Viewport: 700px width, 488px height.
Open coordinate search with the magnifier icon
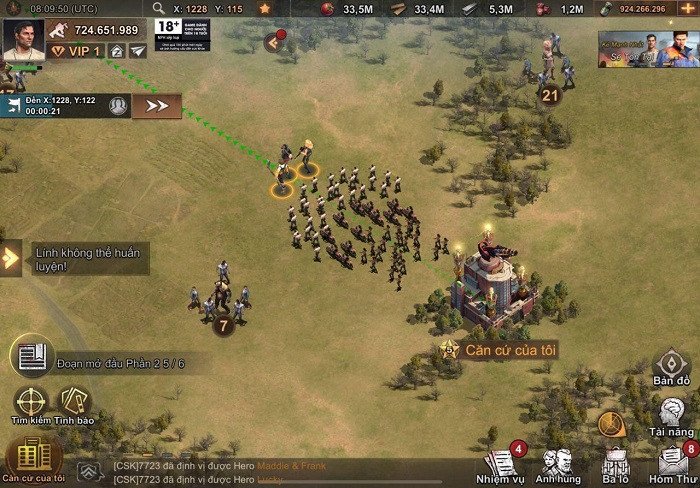coord(159,9)
